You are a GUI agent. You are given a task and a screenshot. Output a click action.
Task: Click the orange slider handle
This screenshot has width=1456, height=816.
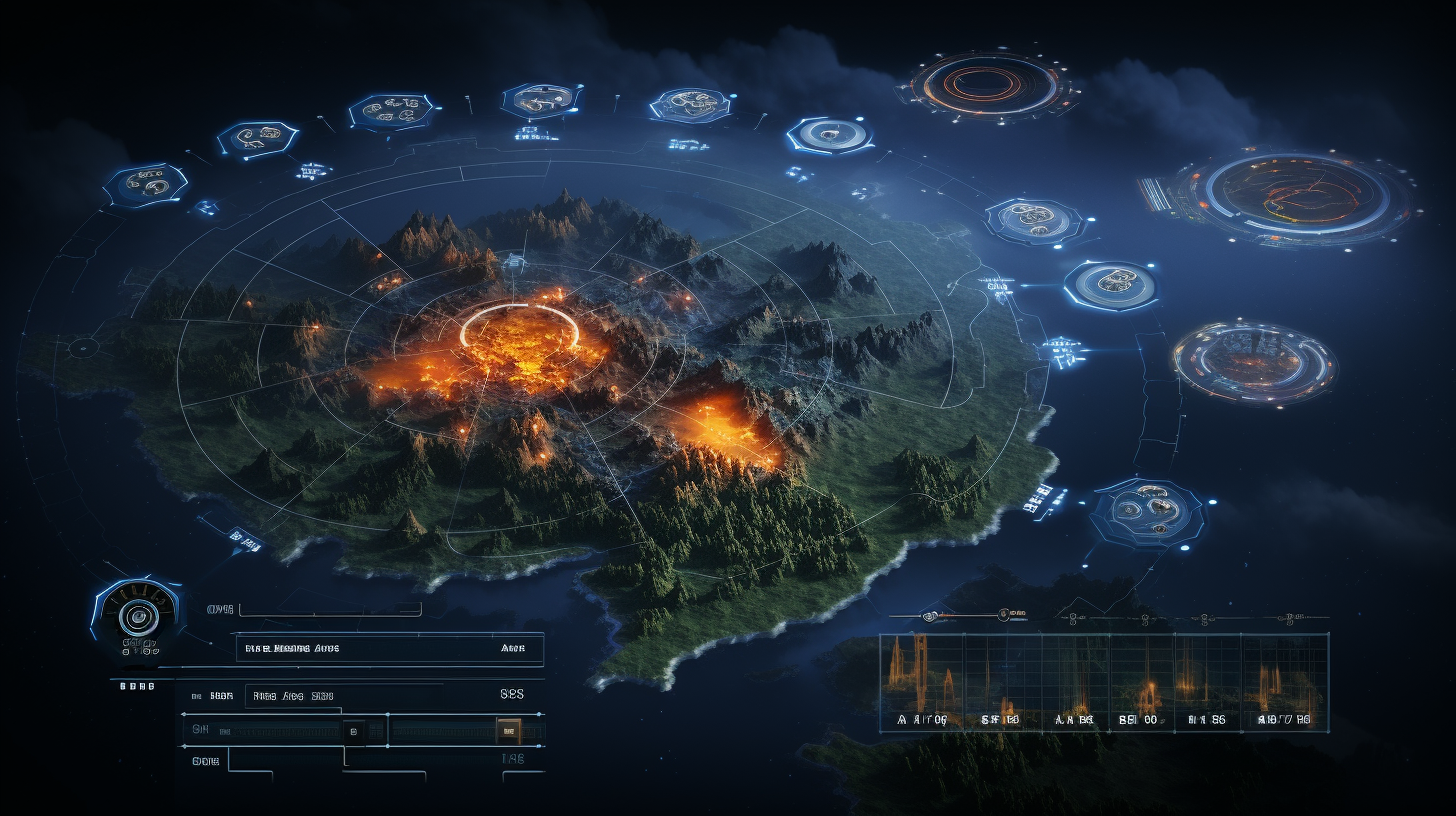[x=508, y=731]
